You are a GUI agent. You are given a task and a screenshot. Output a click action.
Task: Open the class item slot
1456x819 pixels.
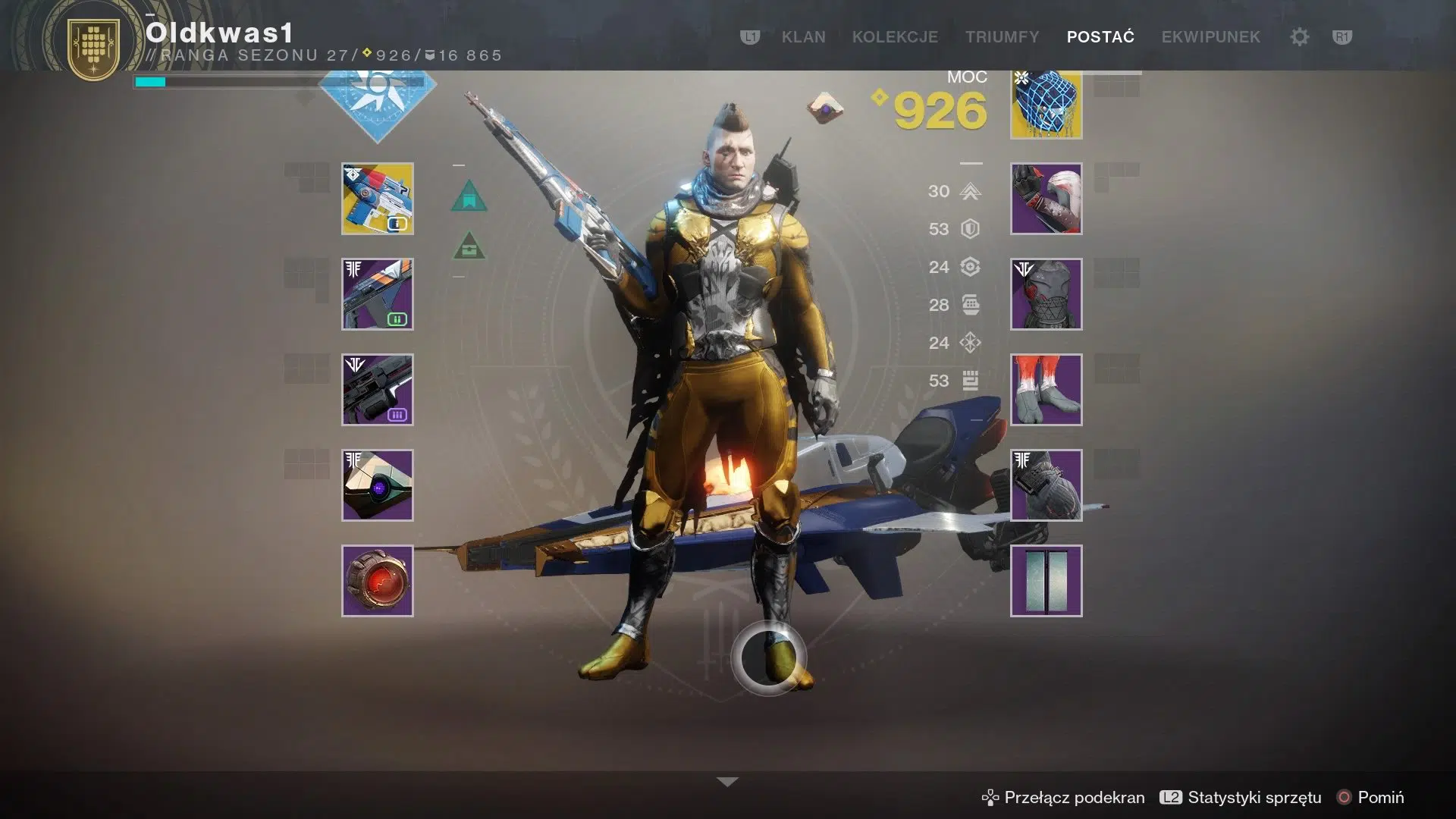1045,485
